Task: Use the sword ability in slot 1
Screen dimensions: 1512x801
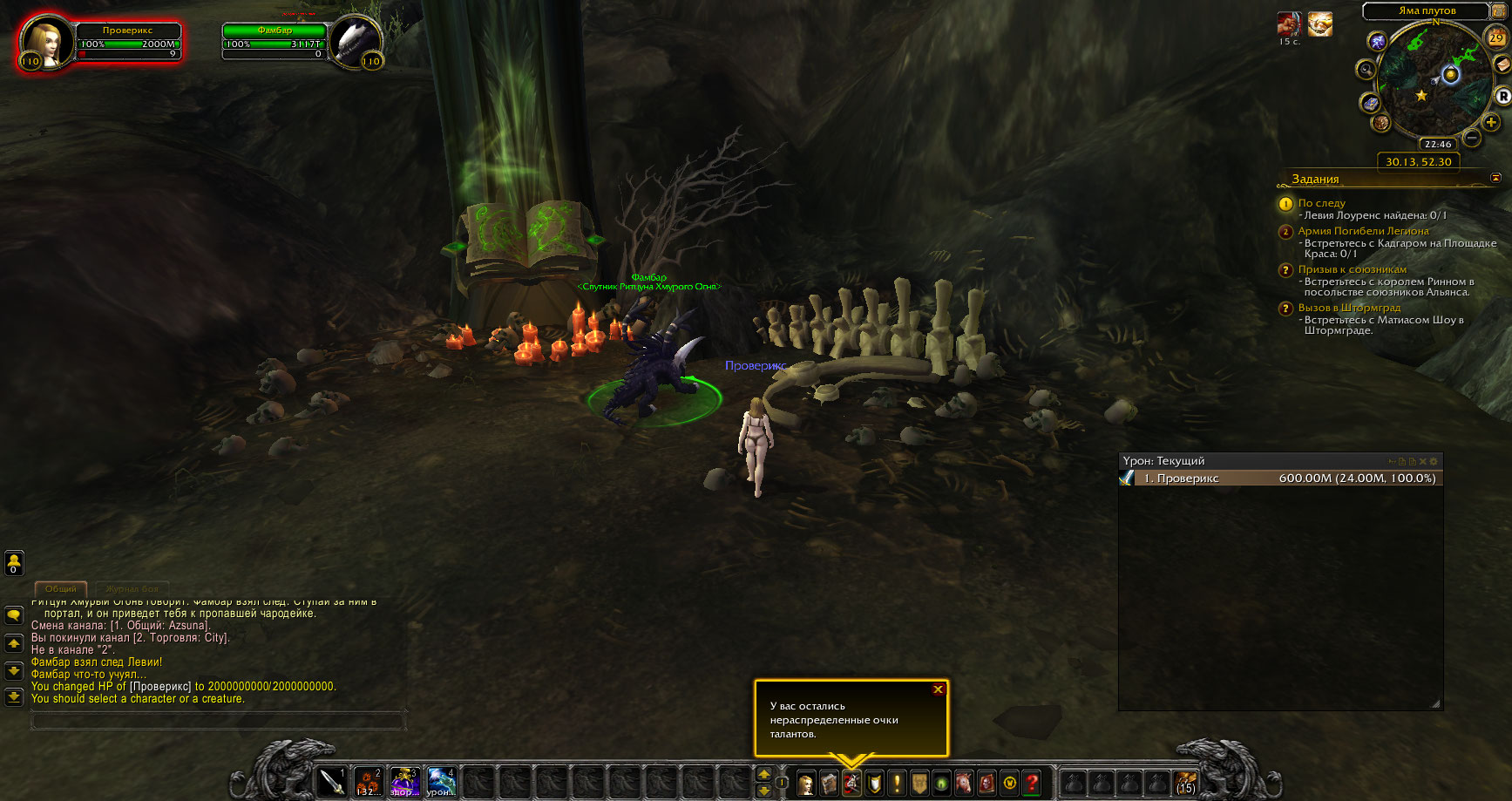Action: (x=331, y=782)
